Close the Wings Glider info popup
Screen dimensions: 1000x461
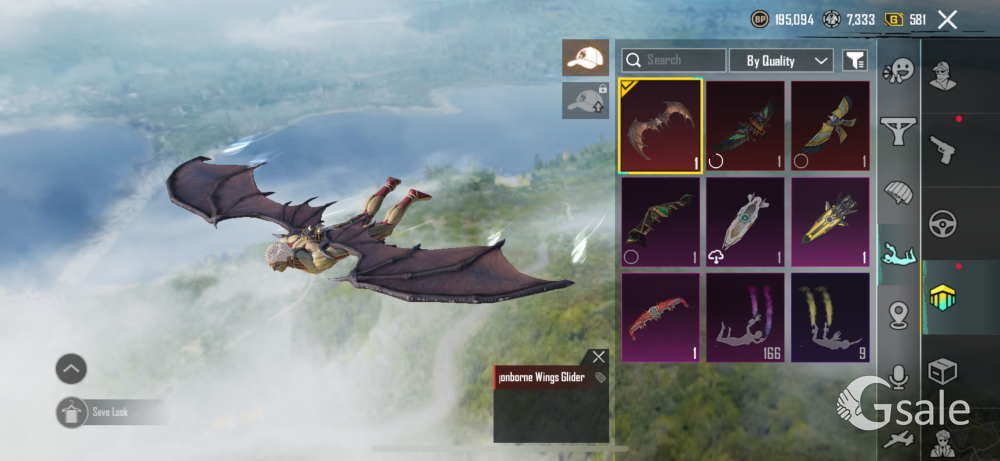pos(598,357)
